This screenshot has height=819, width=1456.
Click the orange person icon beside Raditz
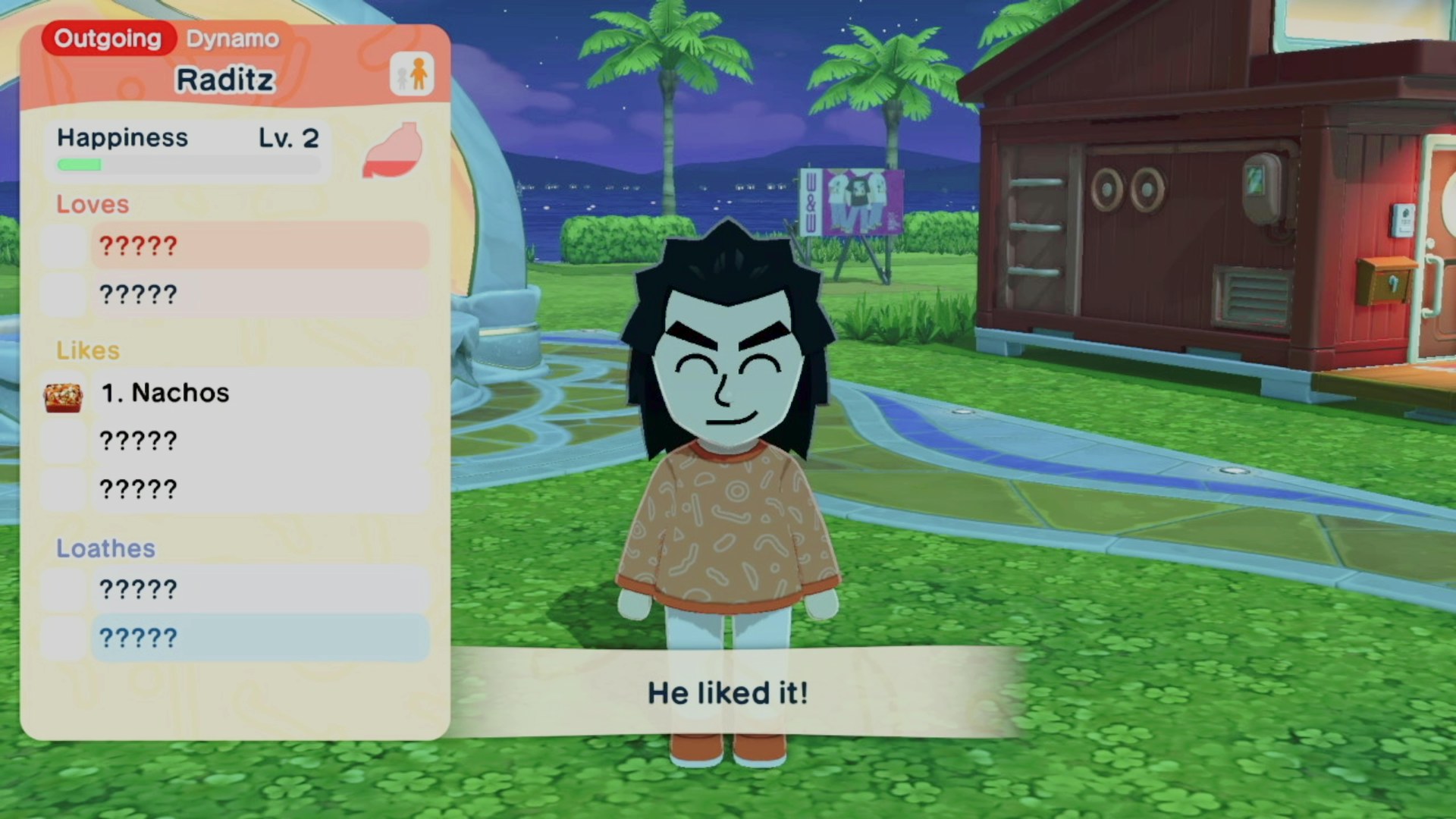tap(412, 74)
